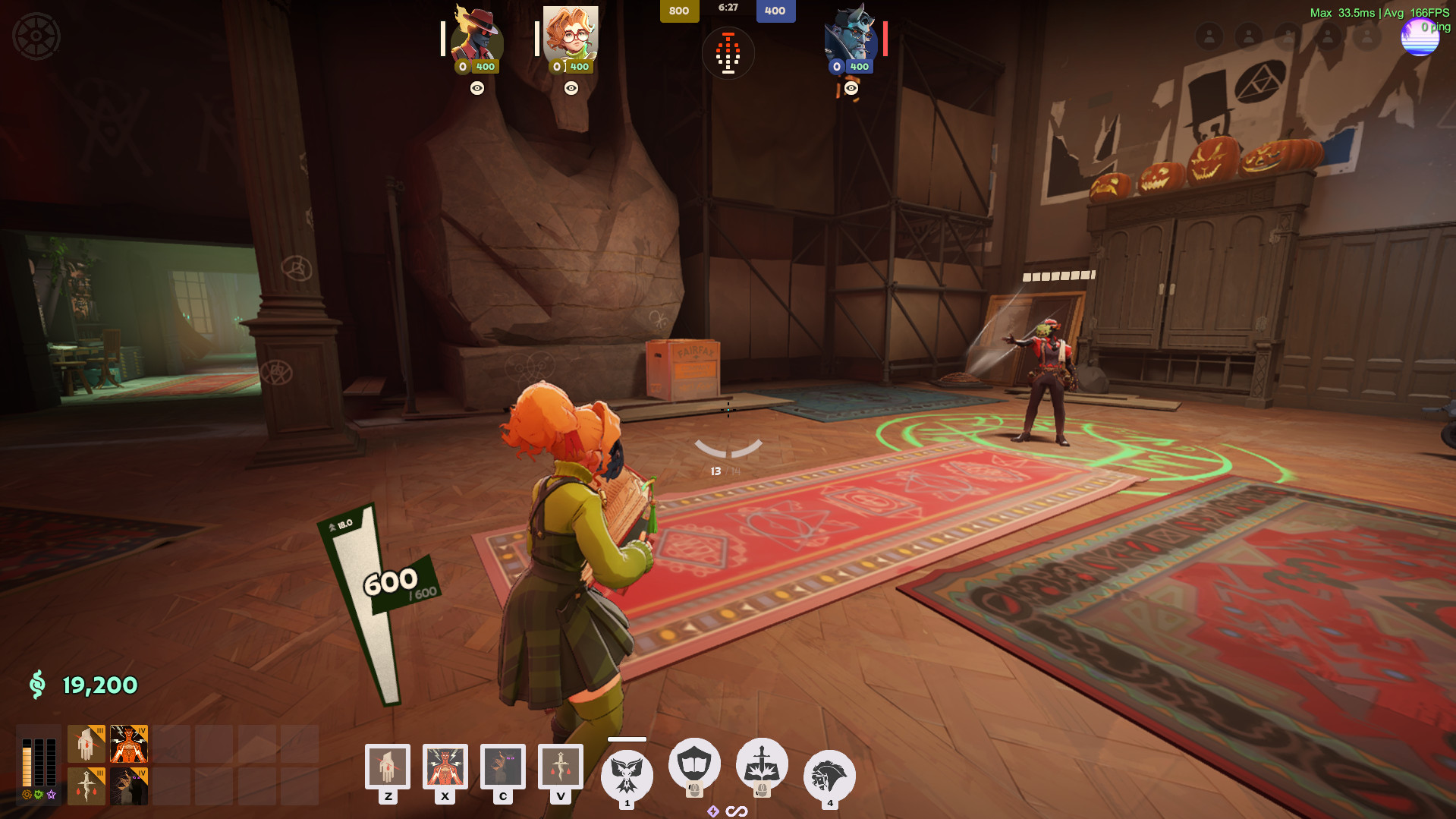Activate the shield and book ability
1456x819 pixels.
[693, 764]
